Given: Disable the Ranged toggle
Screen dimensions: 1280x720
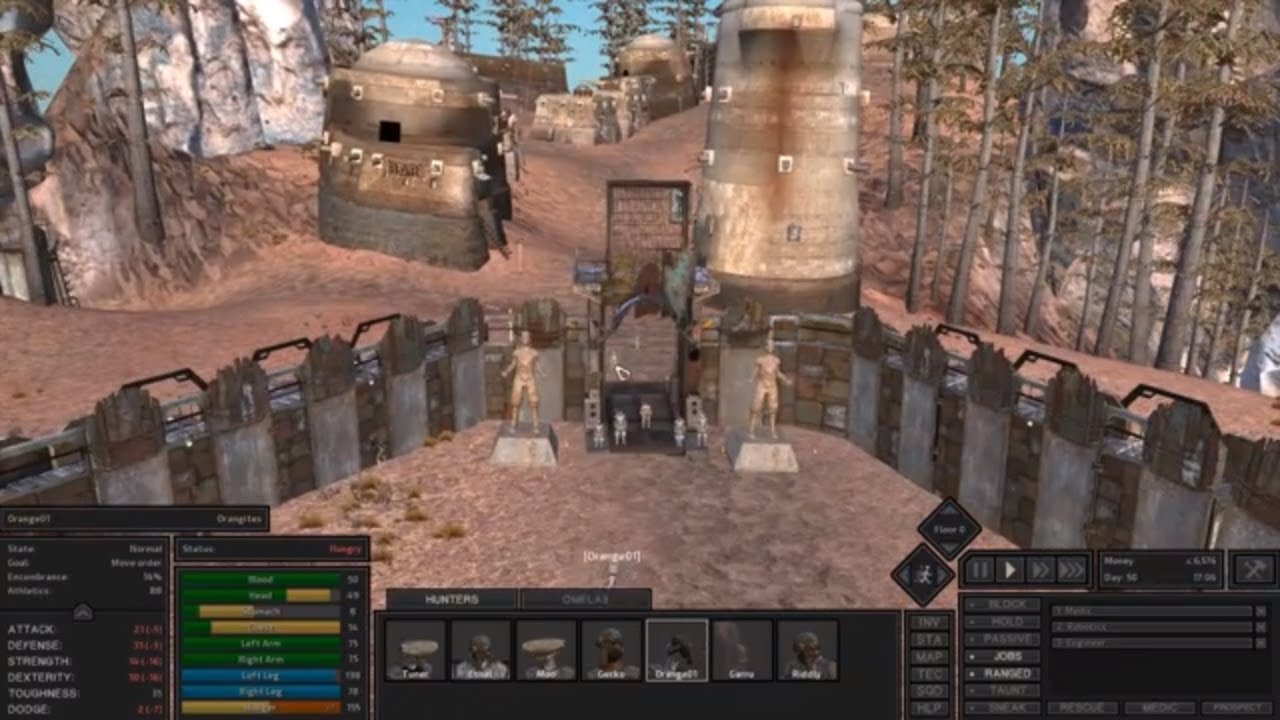Looking at the screenshot, I should pyautogui.click(x=1005, y=672).
